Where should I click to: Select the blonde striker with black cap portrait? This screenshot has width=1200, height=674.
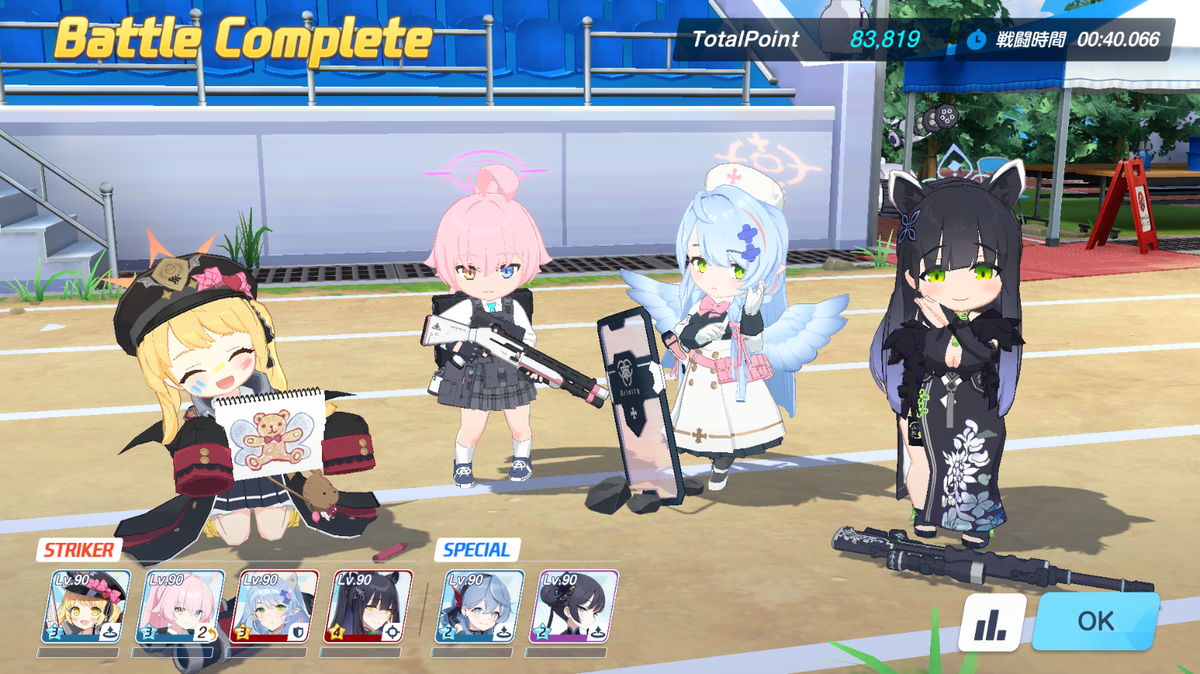(x=86, y=606)
